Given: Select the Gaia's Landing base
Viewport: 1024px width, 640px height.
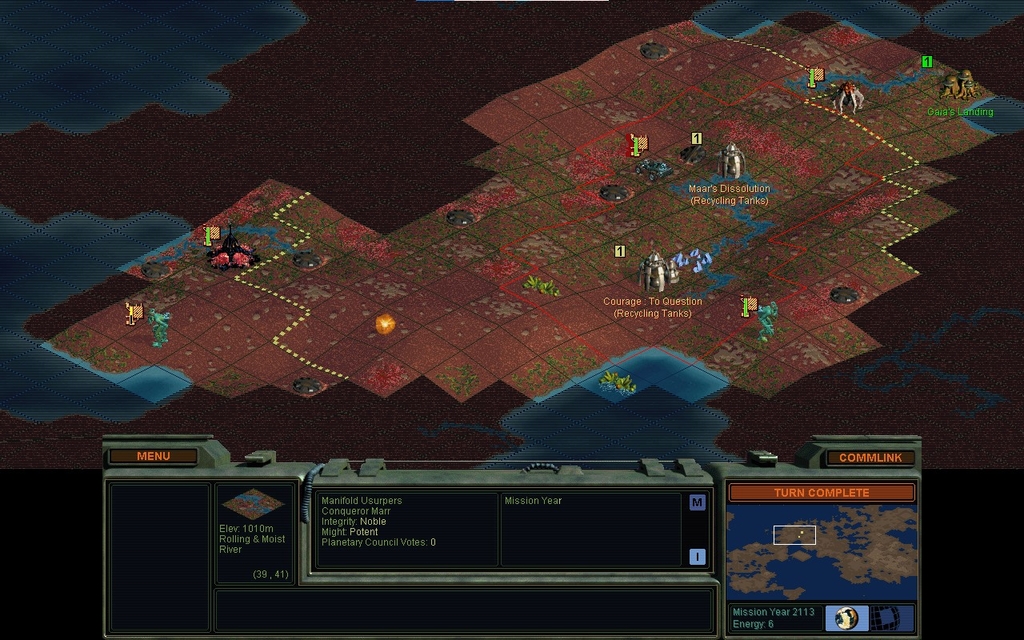Looking at the screenshot, I should 958,86.
